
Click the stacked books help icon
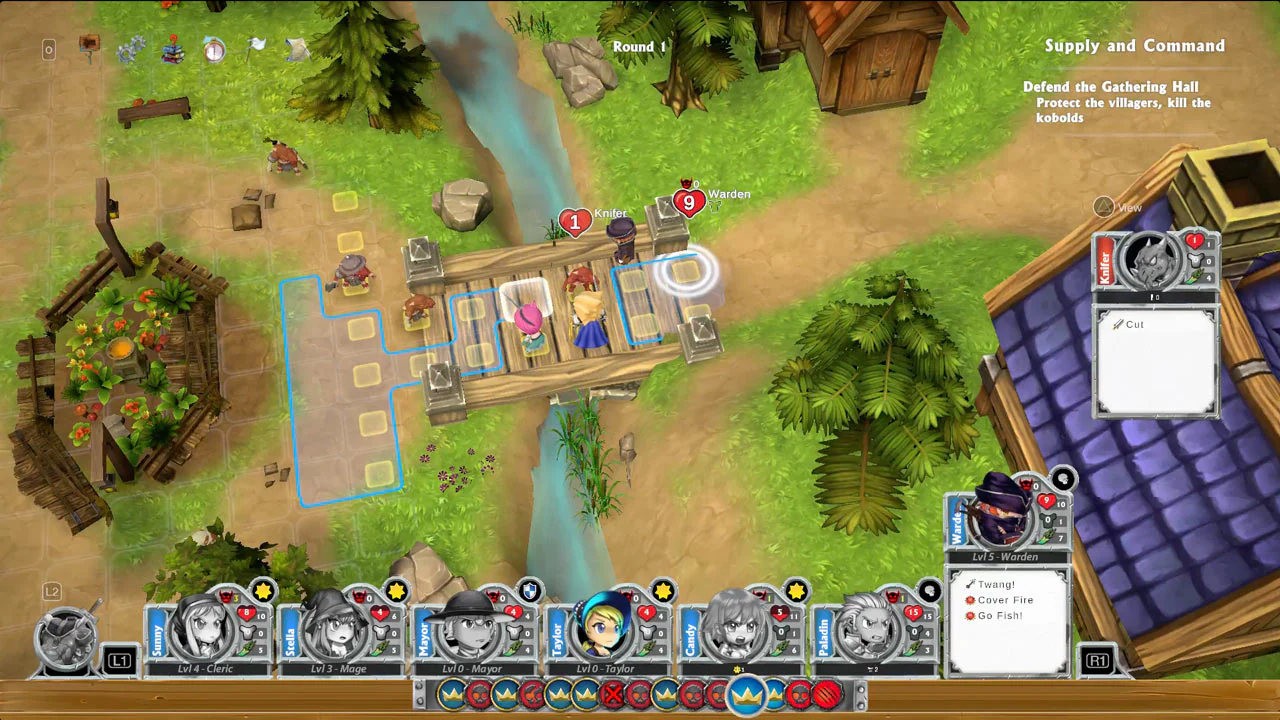coord(172,50)
